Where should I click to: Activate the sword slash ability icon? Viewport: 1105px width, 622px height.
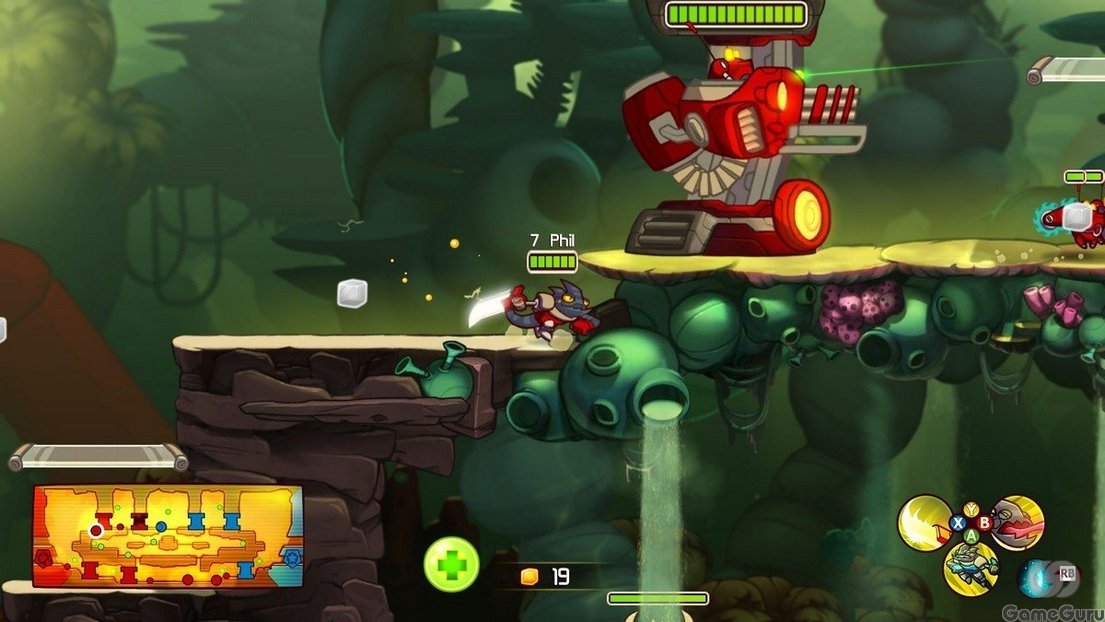(x=924, y=523)
